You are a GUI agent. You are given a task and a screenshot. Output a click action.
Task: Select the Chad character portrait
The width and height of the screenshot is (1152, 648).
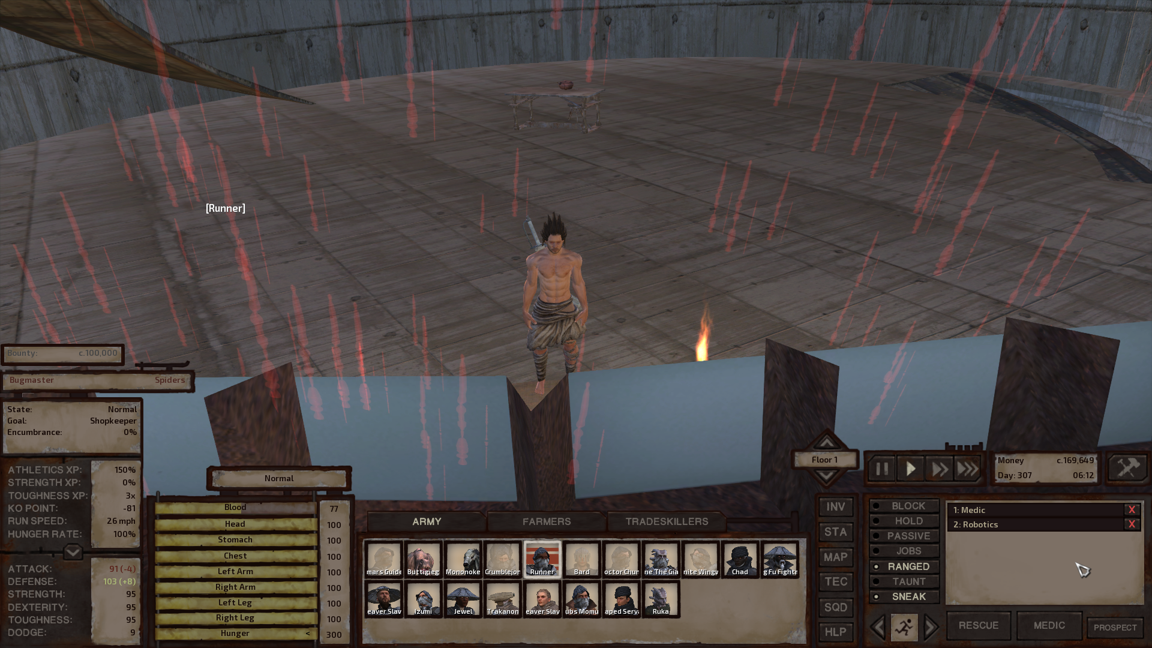(740, 560)
